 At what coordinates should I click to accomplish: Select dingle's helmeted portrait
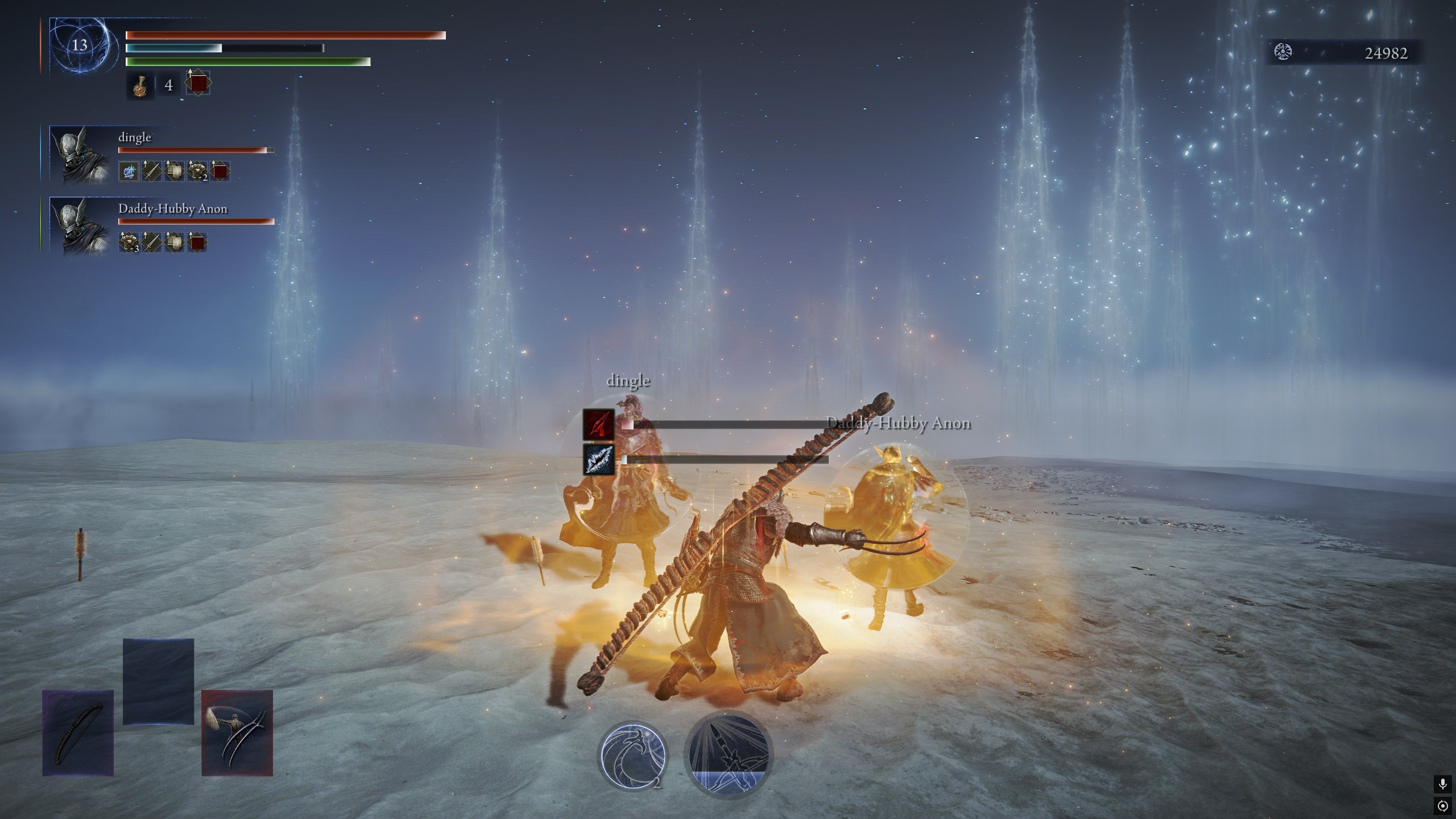(x=80, y=155)
